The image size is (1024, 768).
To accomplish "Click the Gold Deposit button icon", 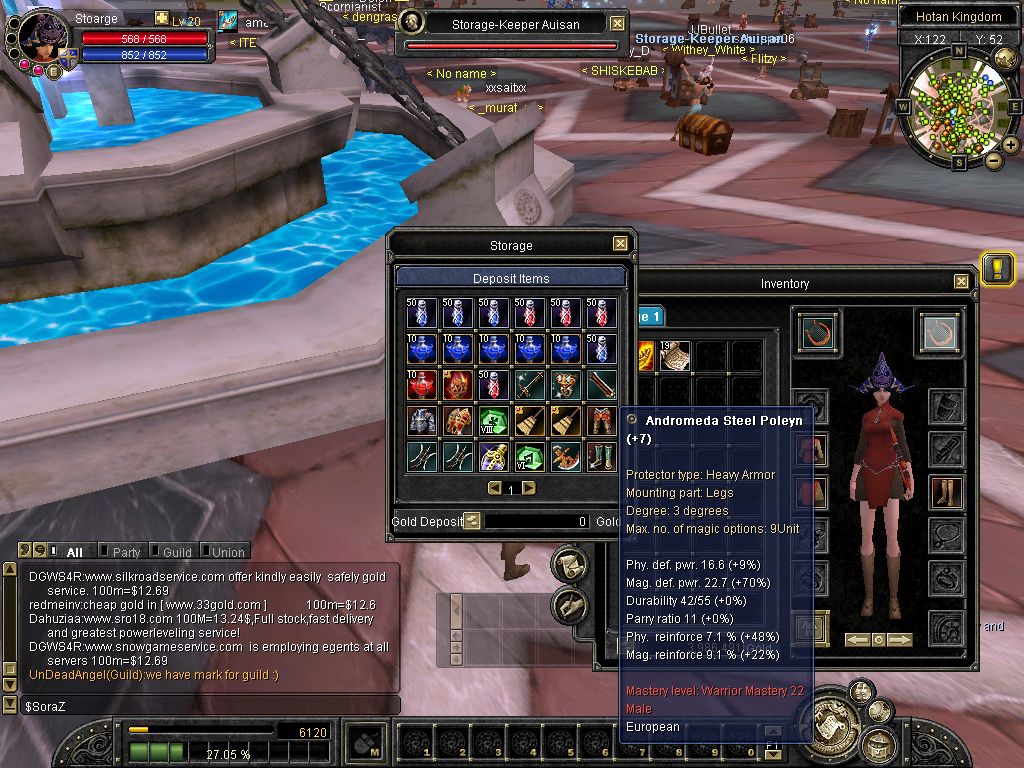I will coord(472,521).
